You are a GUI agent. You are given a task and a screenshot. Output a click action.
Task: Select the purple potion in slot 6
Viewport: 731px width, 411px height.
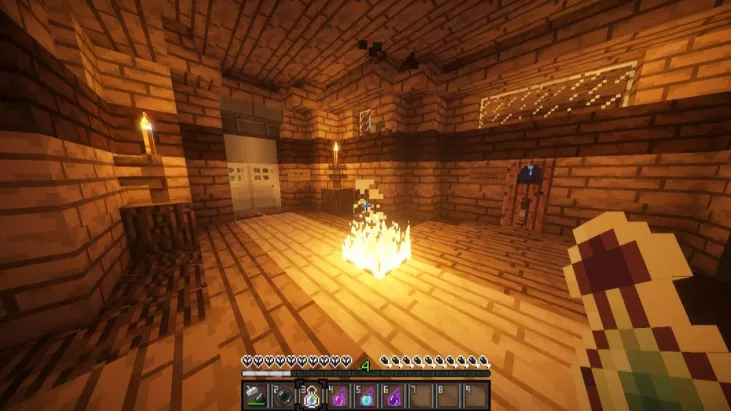click(x=393, y=395)
